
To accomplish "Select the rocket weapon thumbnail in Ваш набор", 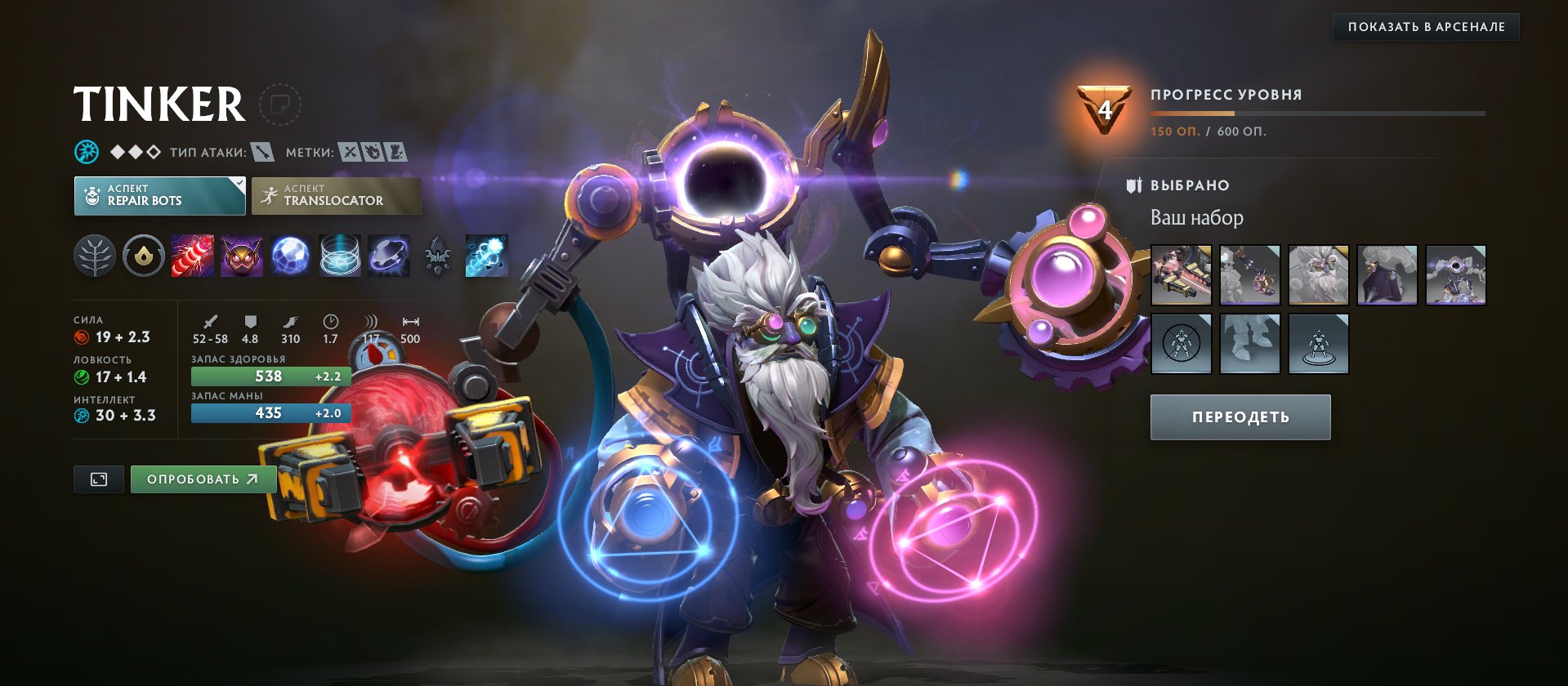I will pos(1182,274).
